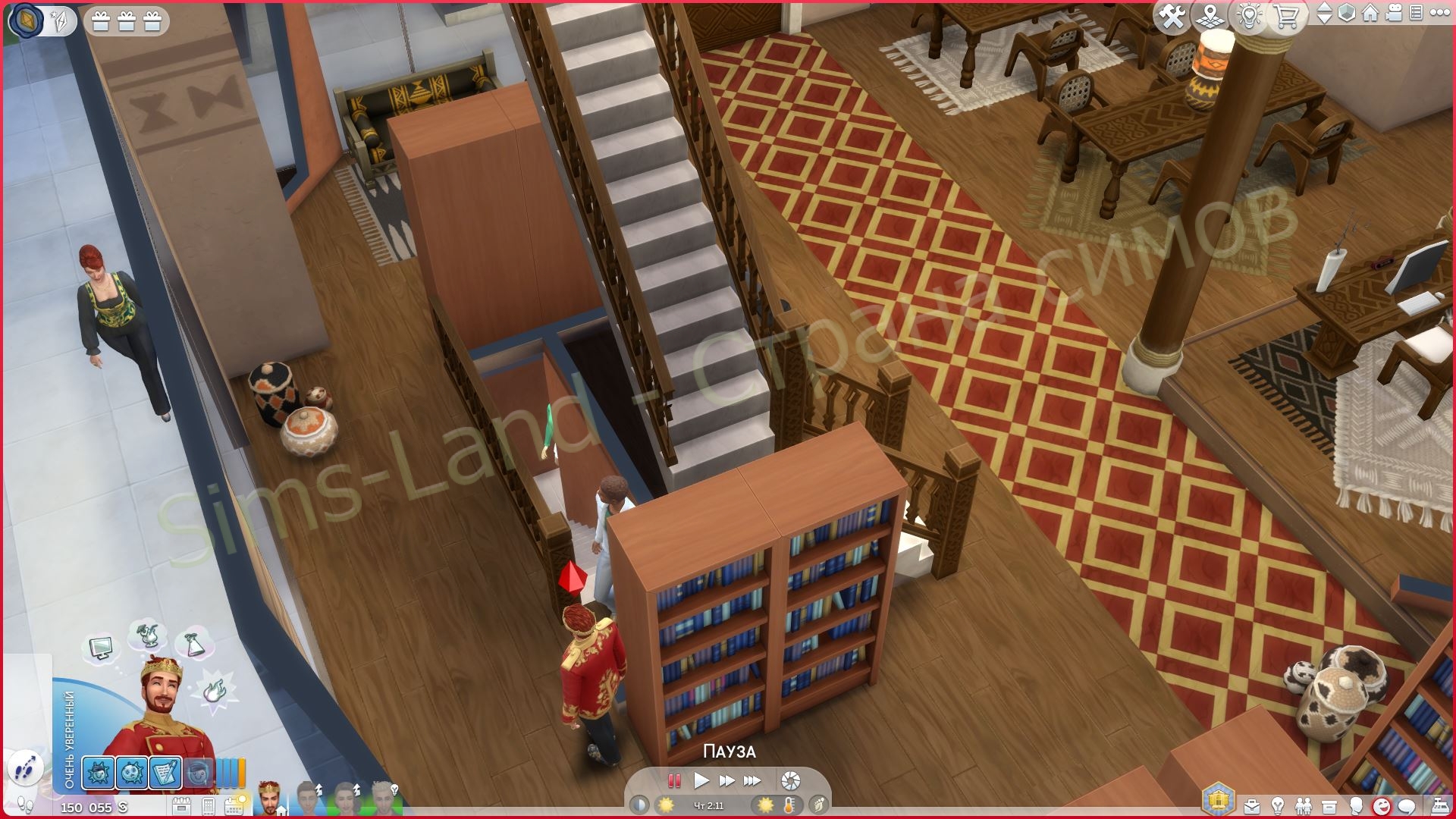Expand weather details via the thermometer
Screen dimensions: 1456x819
789,806
